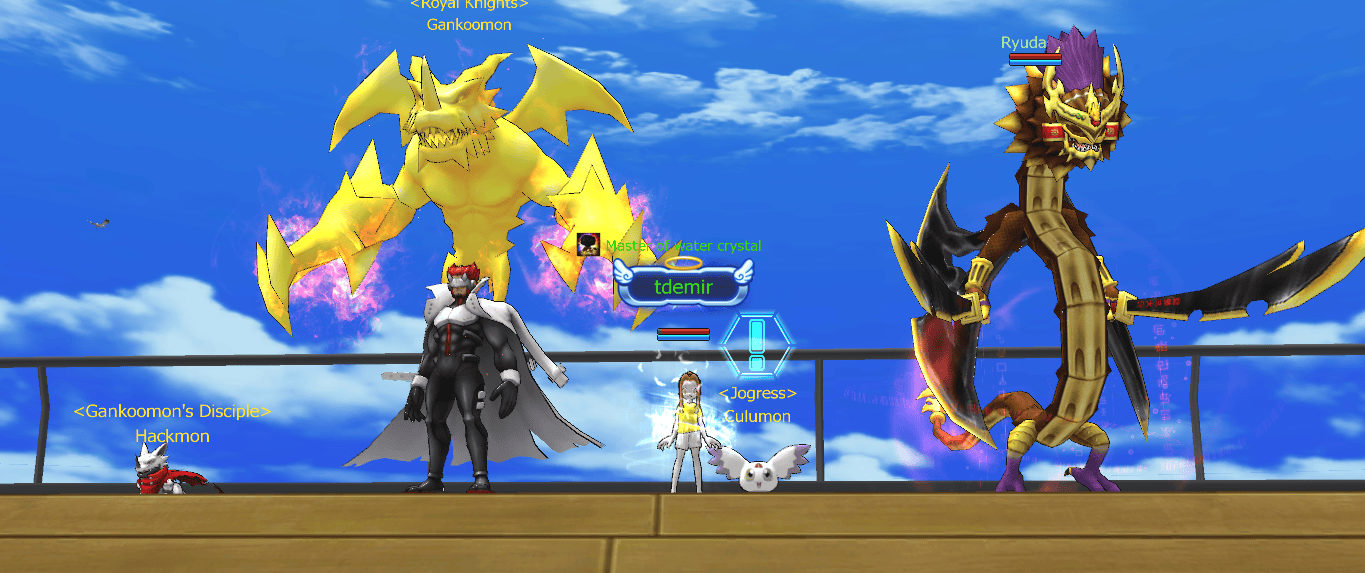Click the Master of water crystal title icon
This screenshot has height=573, width=1365.
(x=588, y=245)
